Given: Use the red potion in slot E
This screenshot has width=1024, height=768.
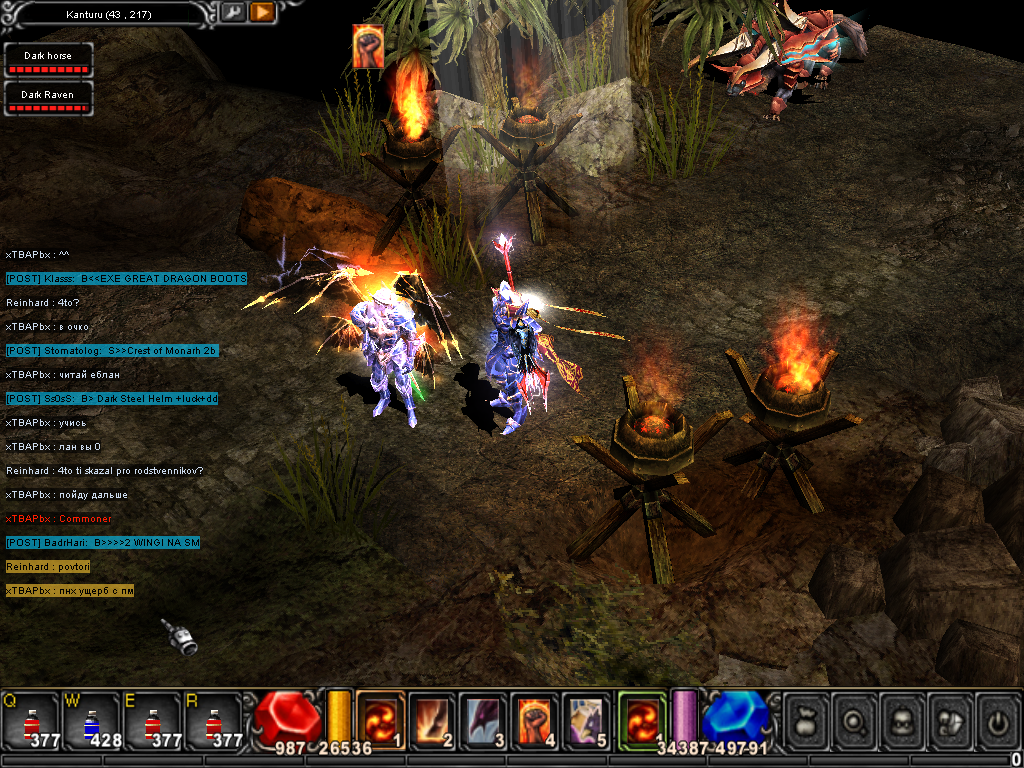Looking at the screenshot, I should coord(152,720).
